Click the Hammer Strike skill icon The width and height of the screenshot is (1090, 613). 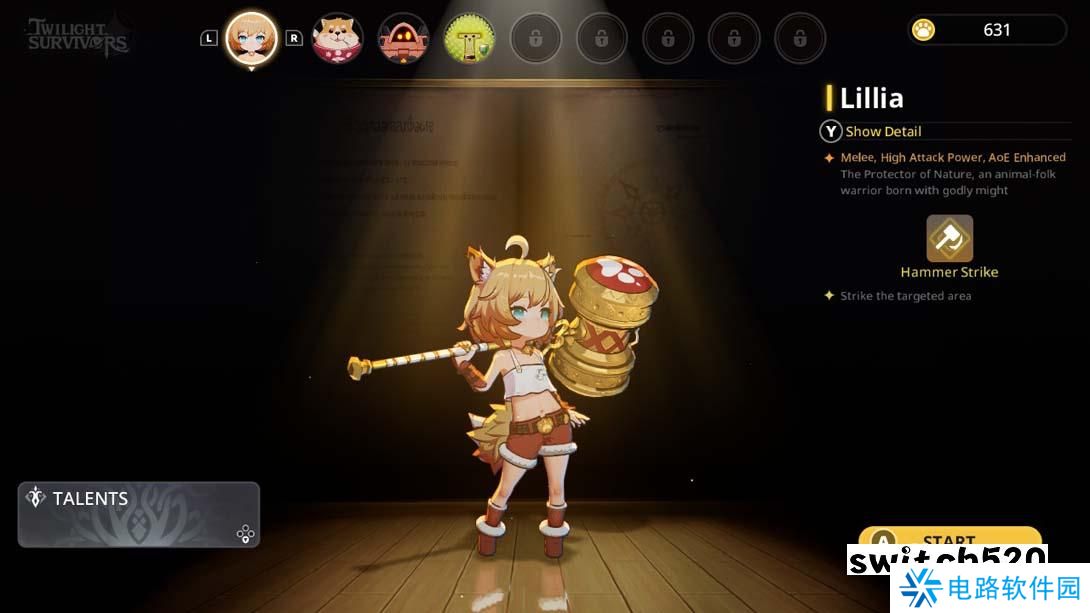(x=949, y=239)
